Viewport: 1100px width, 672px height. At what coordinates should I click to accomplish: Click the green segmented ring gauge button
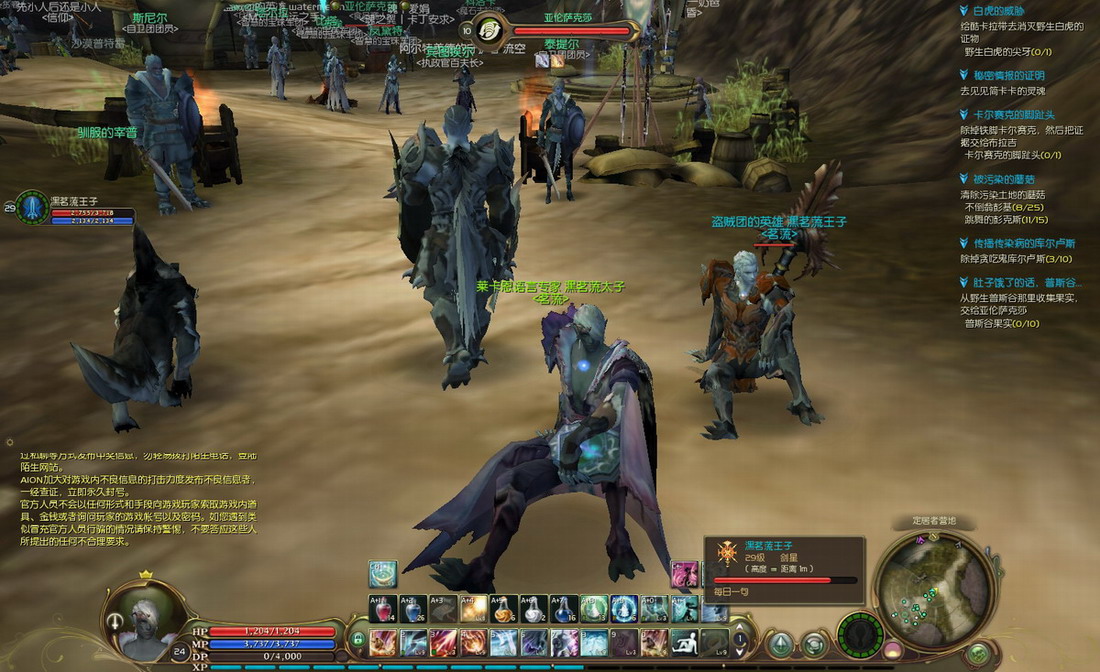point(859,635)
